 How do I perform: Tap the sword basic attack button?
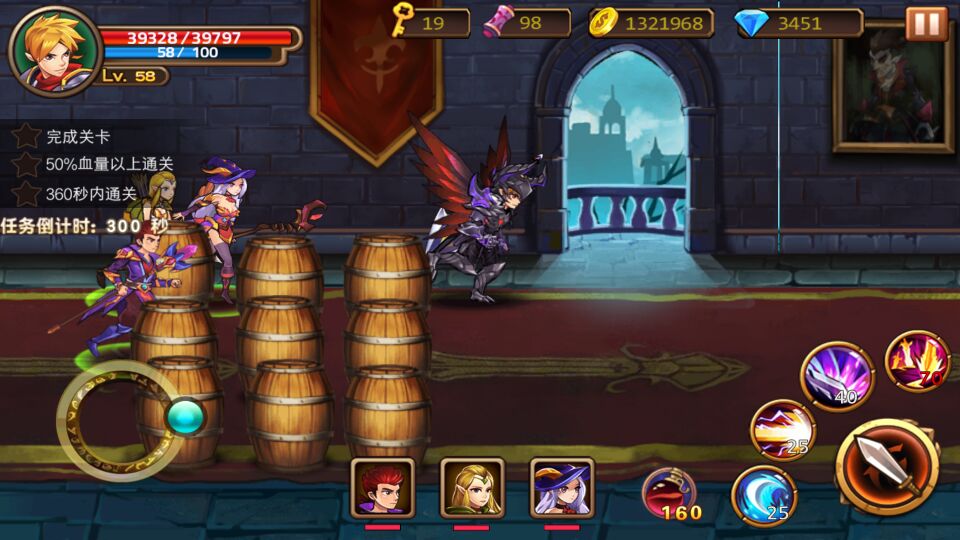[888, 466]
